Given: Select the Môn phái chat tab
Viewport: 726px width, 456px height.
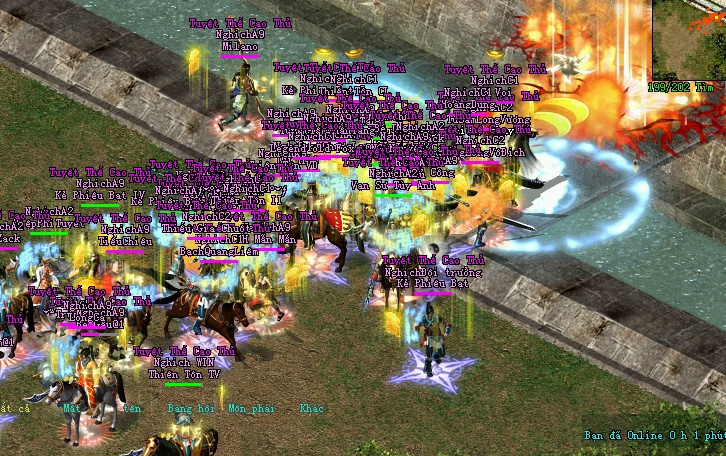Looking at the screenshot, I should pyautogui.click(x=249, y=408).
